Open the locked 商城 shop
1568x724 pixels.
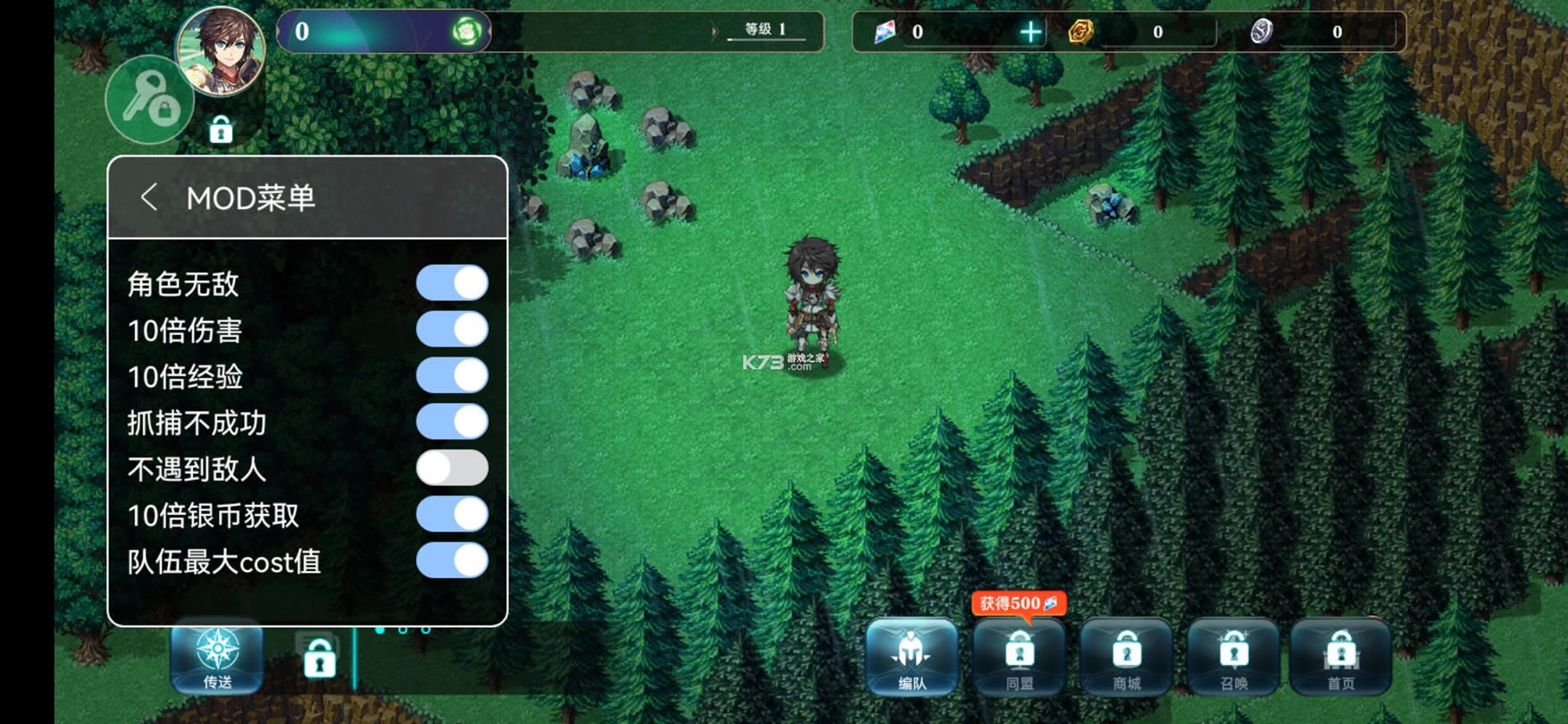pos(1127,658)
